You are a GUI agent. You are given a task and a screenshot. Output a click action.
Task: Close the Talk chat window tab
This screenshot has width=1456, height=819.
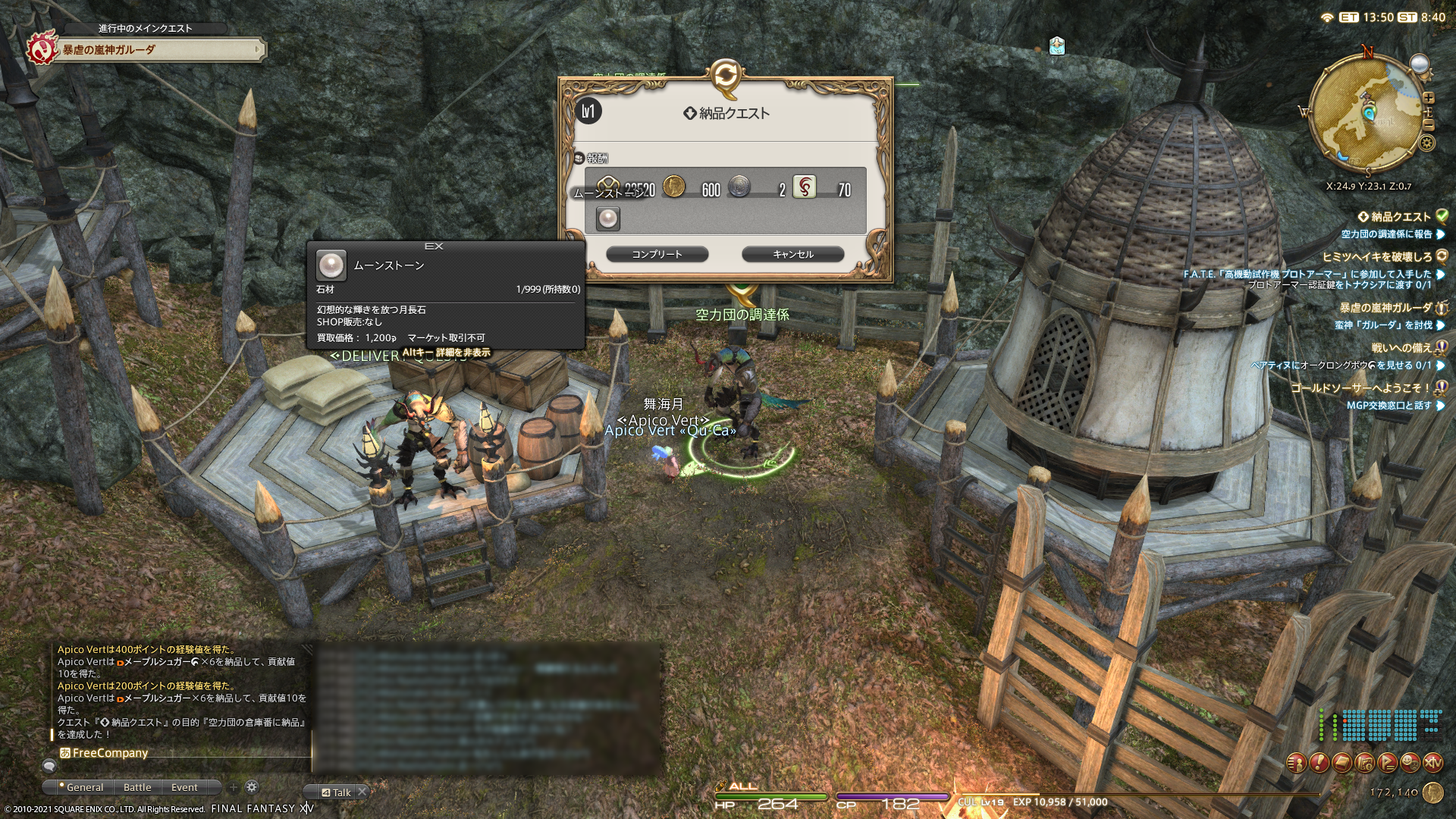coord(362,792)
